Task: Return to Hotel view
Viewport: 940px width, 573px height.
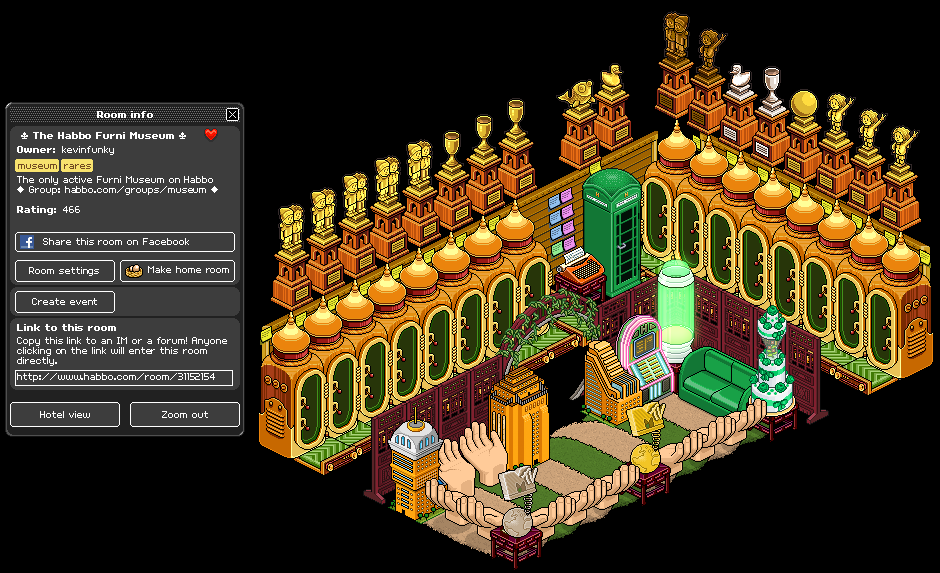Action: tap(65, 415)
